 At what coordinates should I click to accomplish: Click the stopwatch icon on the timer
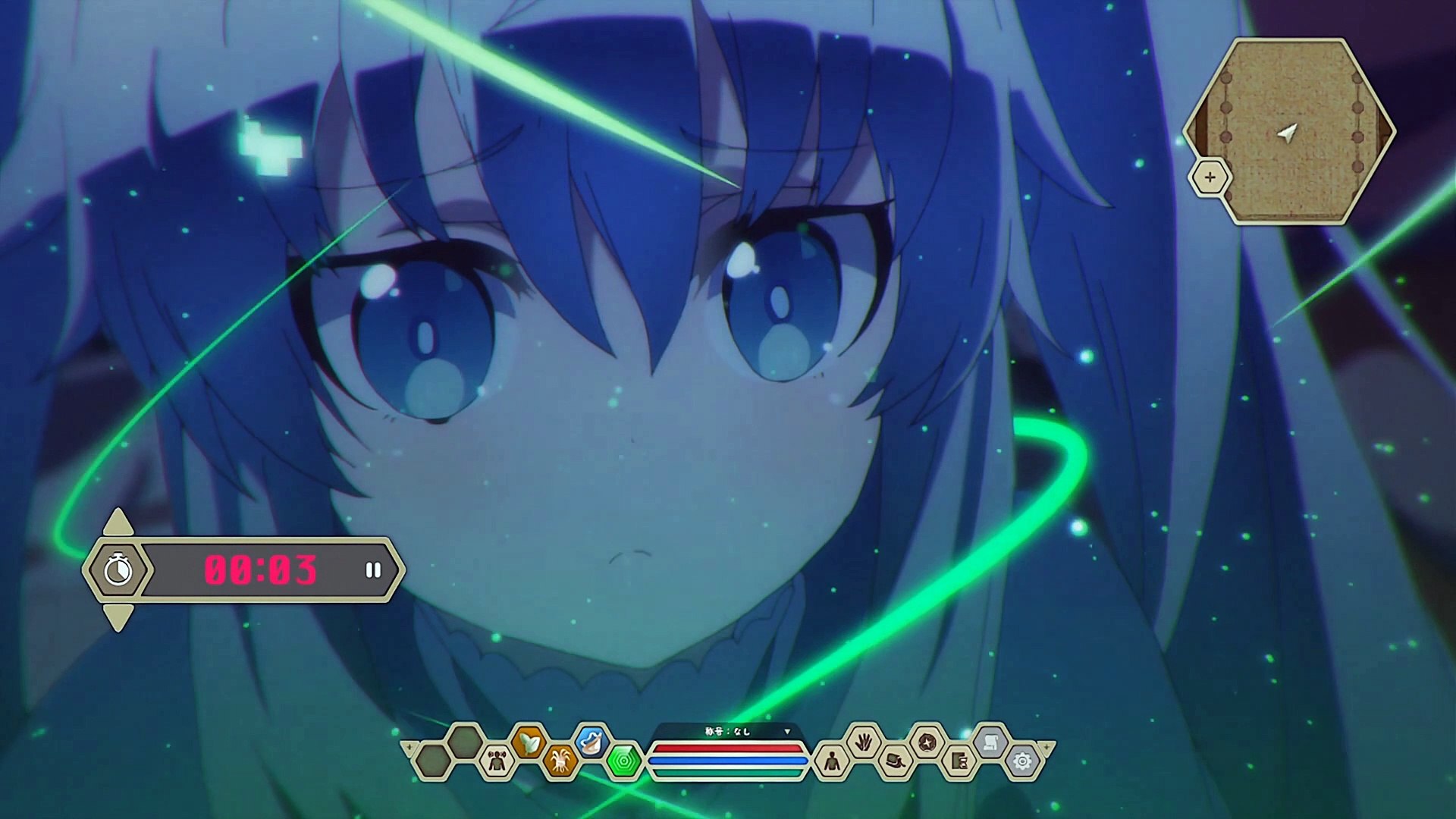click(x=118, y=570)
